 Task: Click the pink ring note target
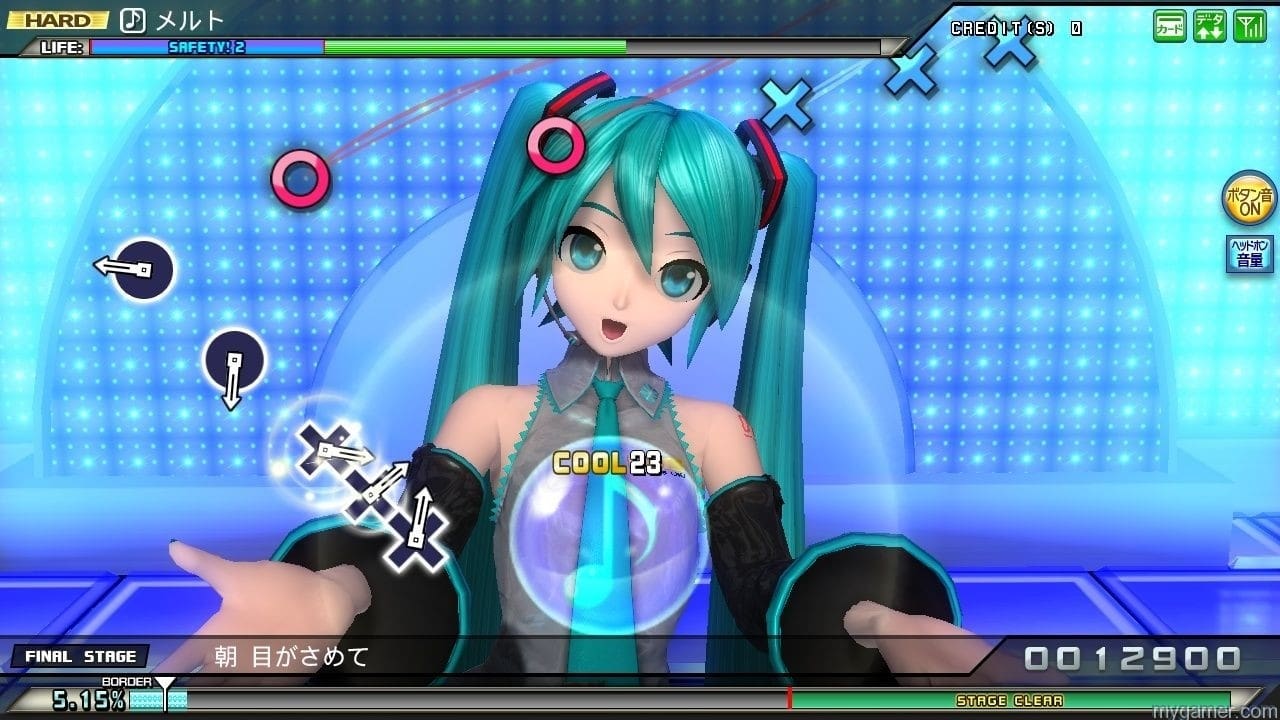[300, 180]
